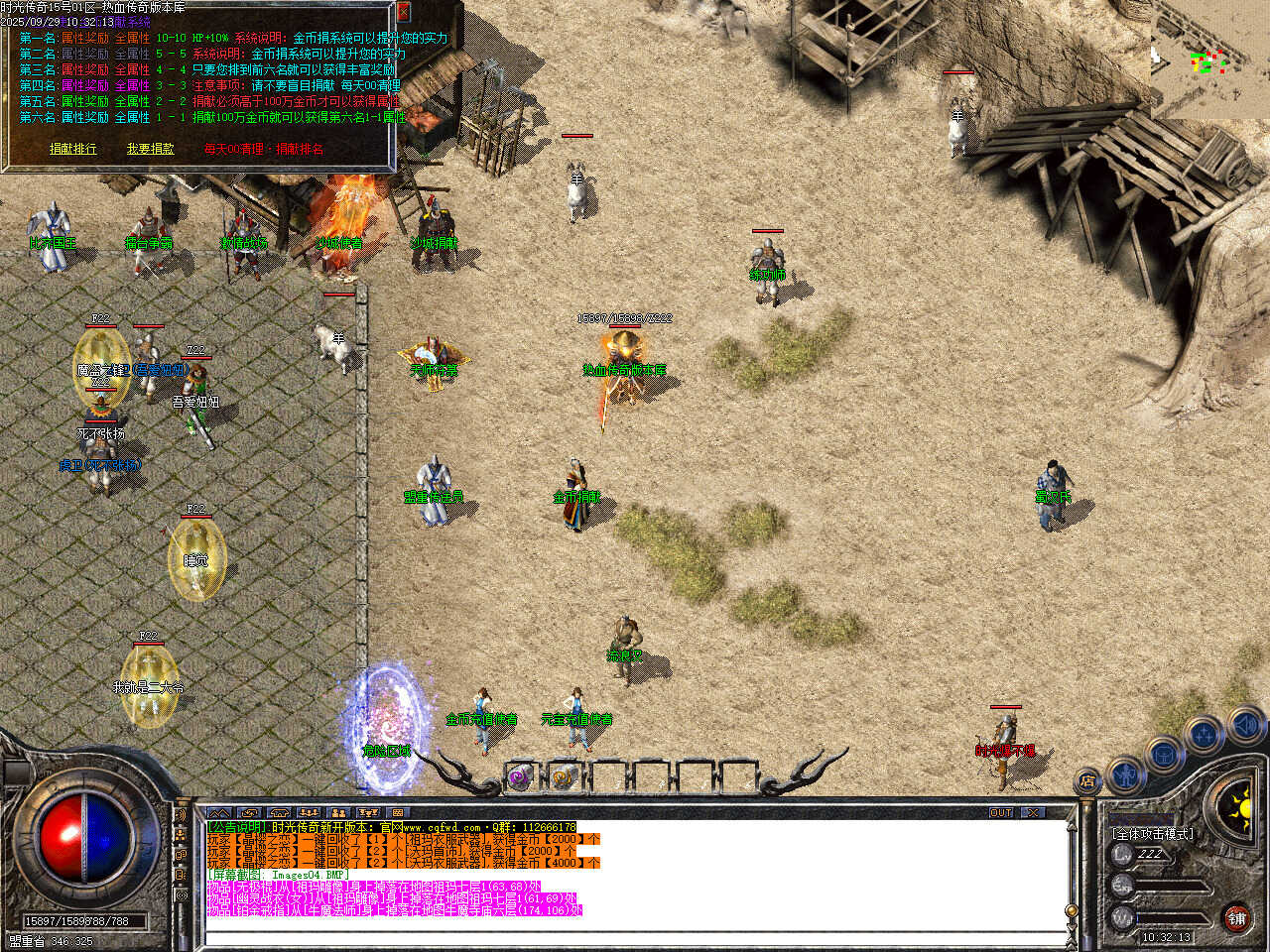Viewport: 1270px width, 952px height.
Task: Open the 捐献排行 donation ranking link
Action: tap(73, 149)
